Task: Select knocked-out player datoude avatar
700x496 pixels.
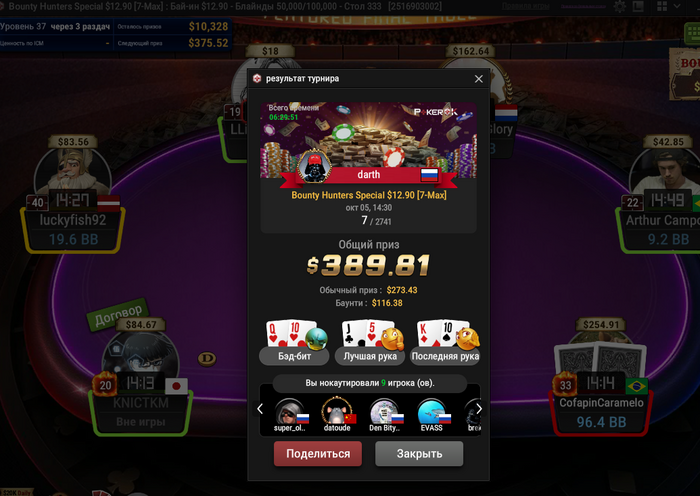Action: (x=337, y=411)
